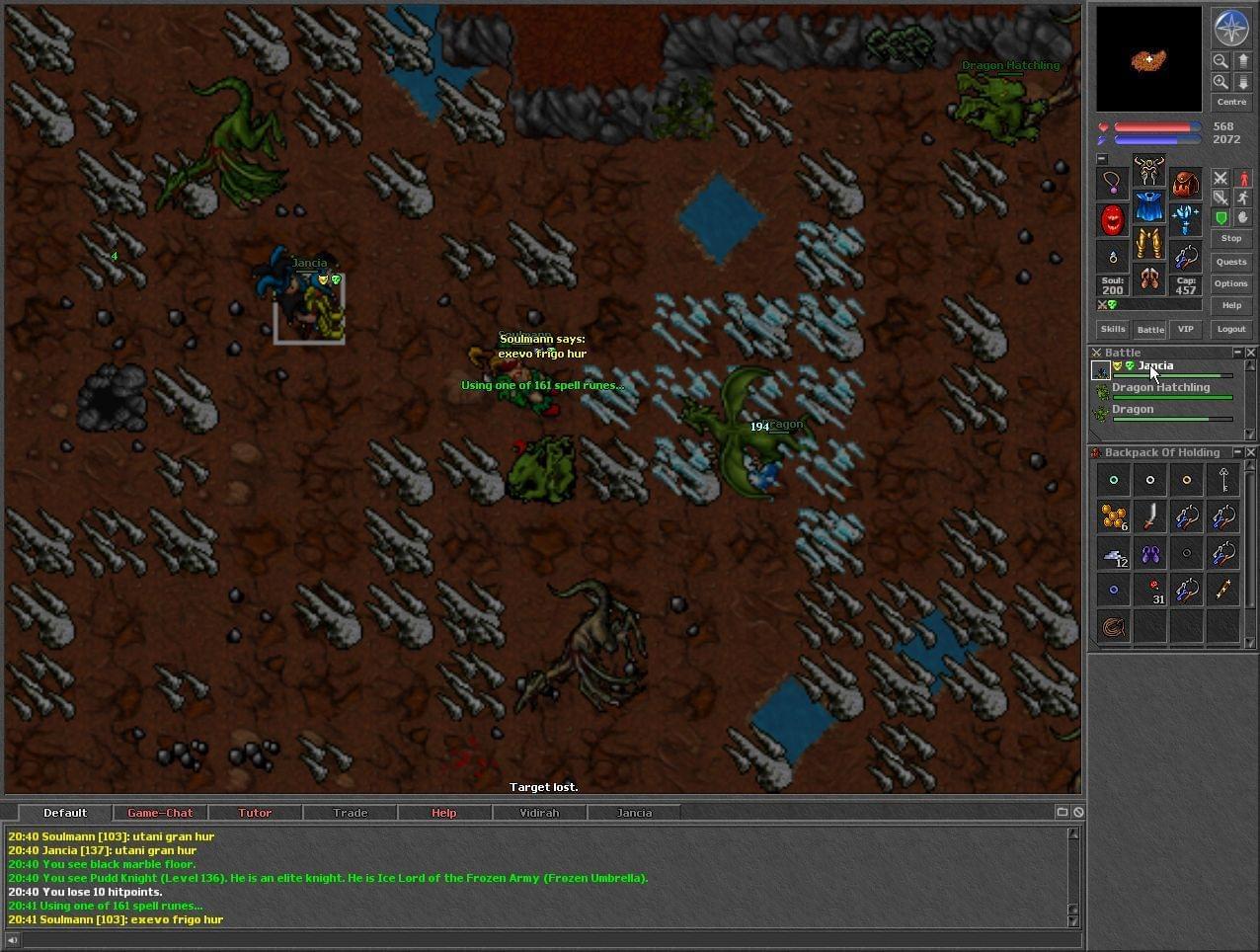Click the Stop button
This screenshot has width=1260, height=952.
(1231, 238)
